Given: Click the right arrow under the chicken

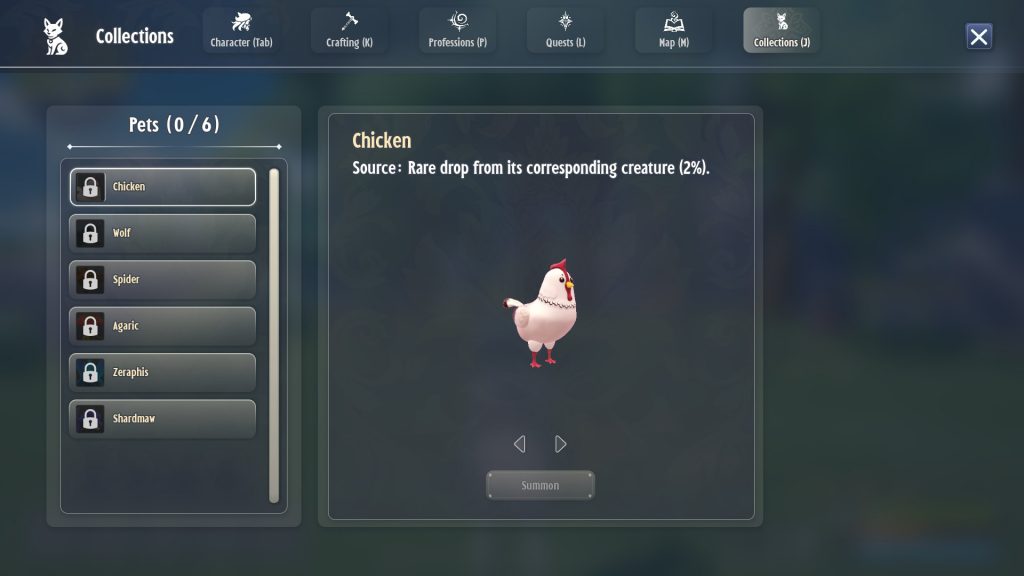Looking at the screenshot, I should tap(561, 444).
